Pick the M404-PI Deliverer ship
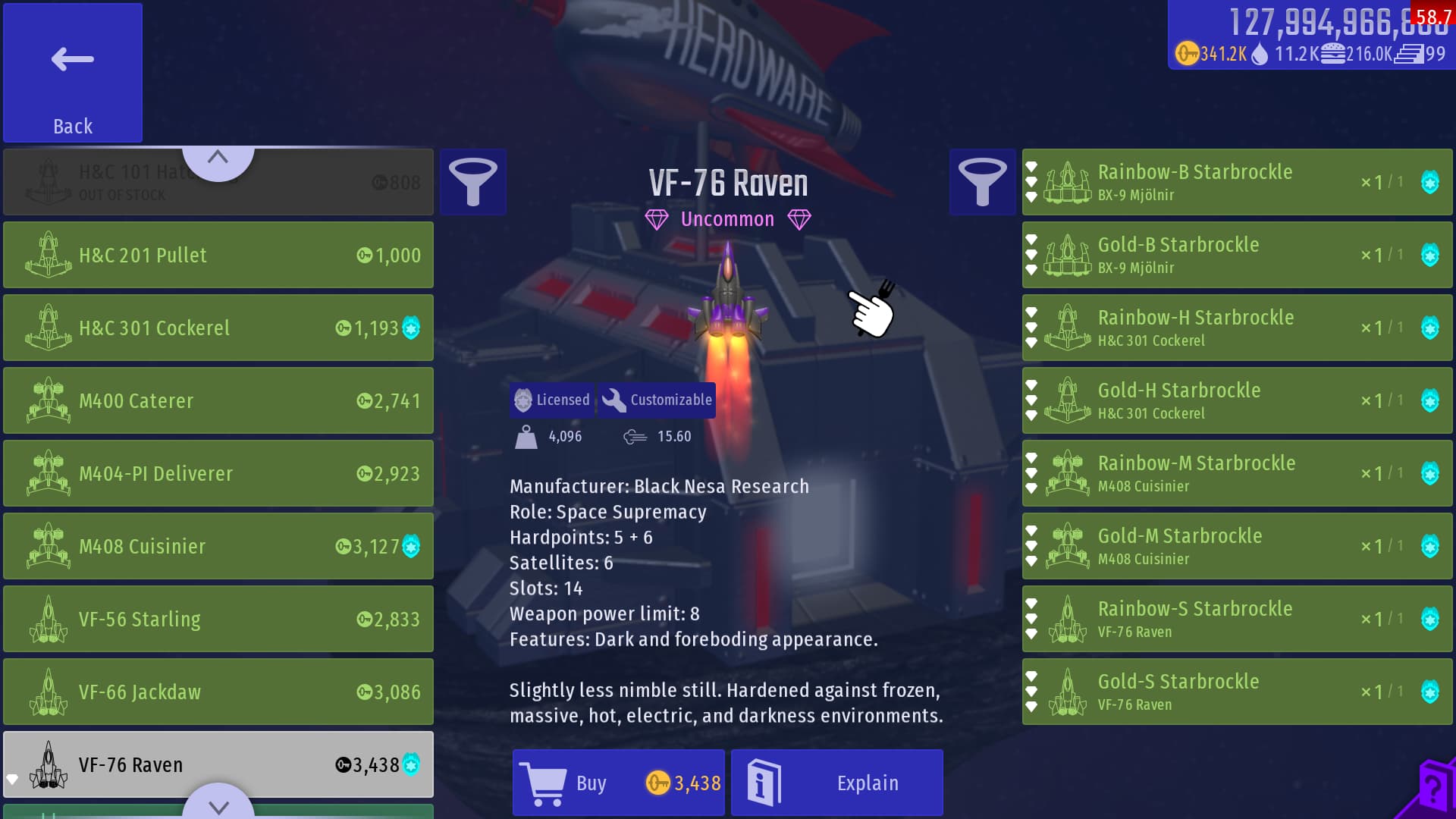Image resolution: width=1456 pixels, height=819 pixels. tap(218, 473)
